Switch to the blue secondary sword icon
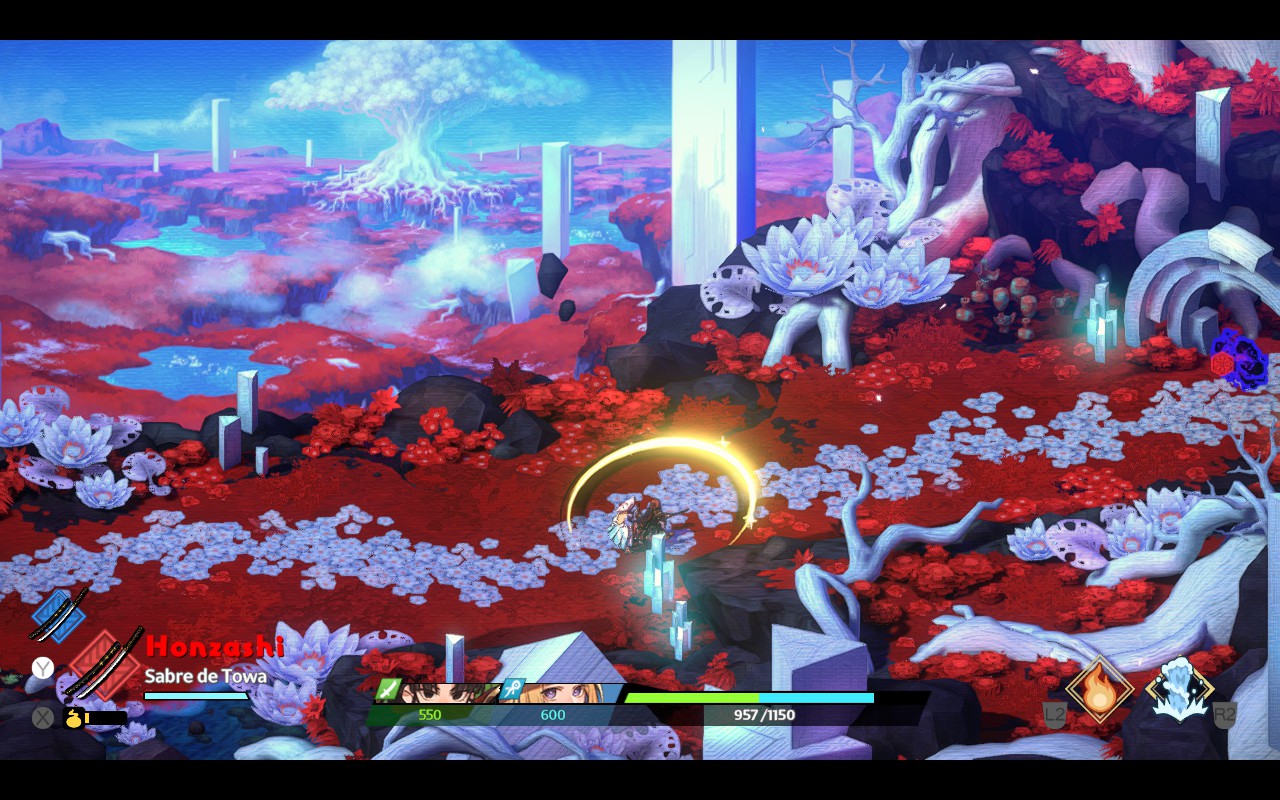This screenshot has height=800, width=1280. point(58,614)
